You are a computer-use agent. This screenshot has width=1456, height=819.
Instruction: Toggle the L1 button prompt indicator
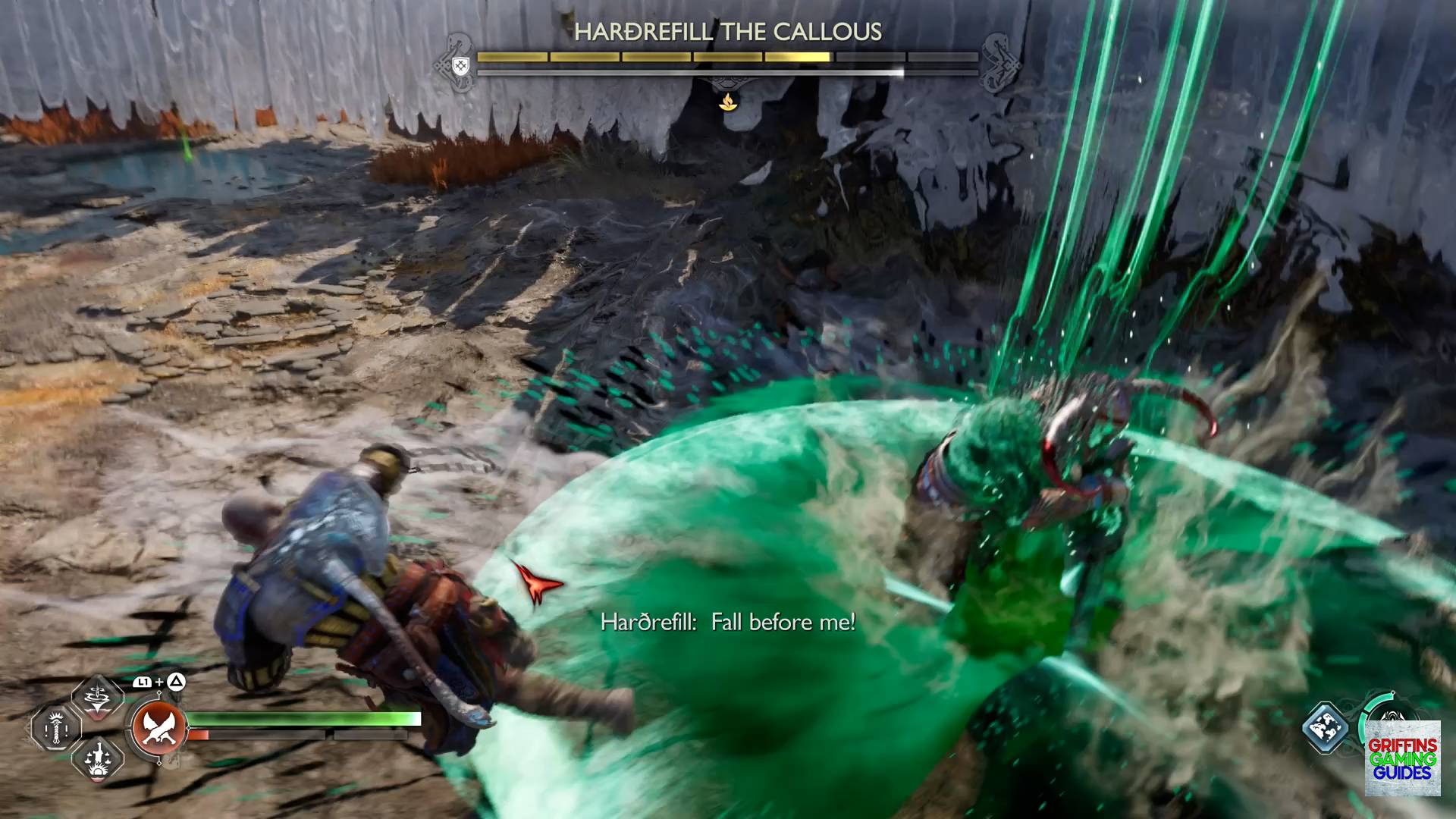(x=141, y=681)
